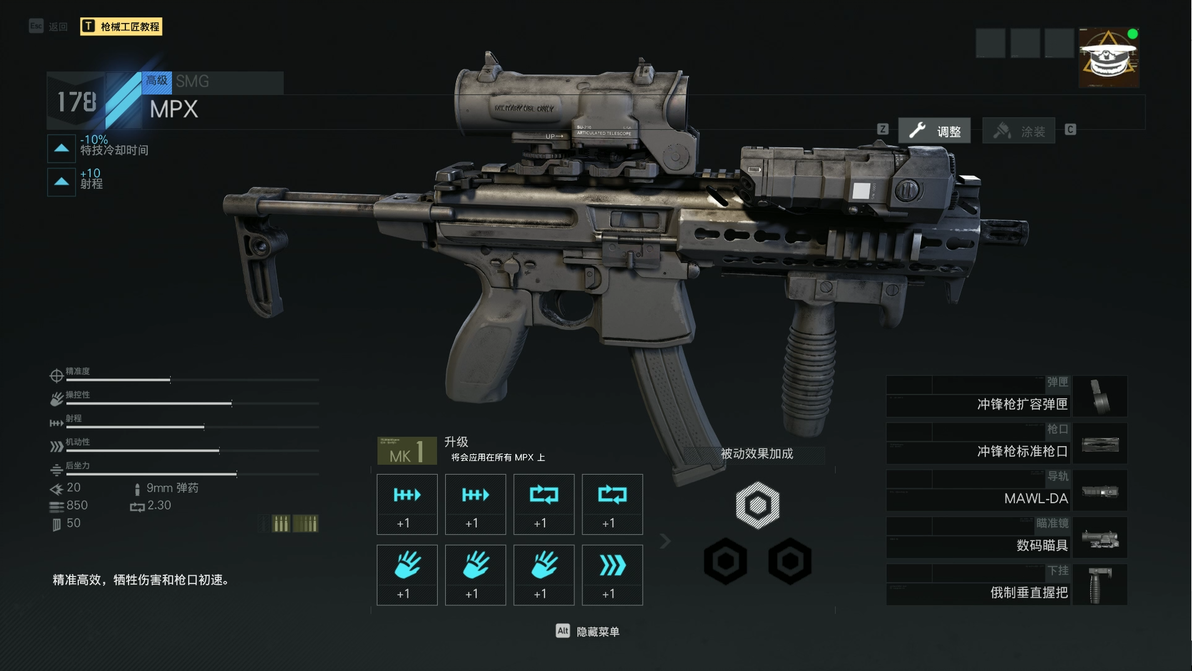Select the +1 mobility chevron upgrade node
The height and width of the screenshot is (671, 1192).
coord(612,575)
